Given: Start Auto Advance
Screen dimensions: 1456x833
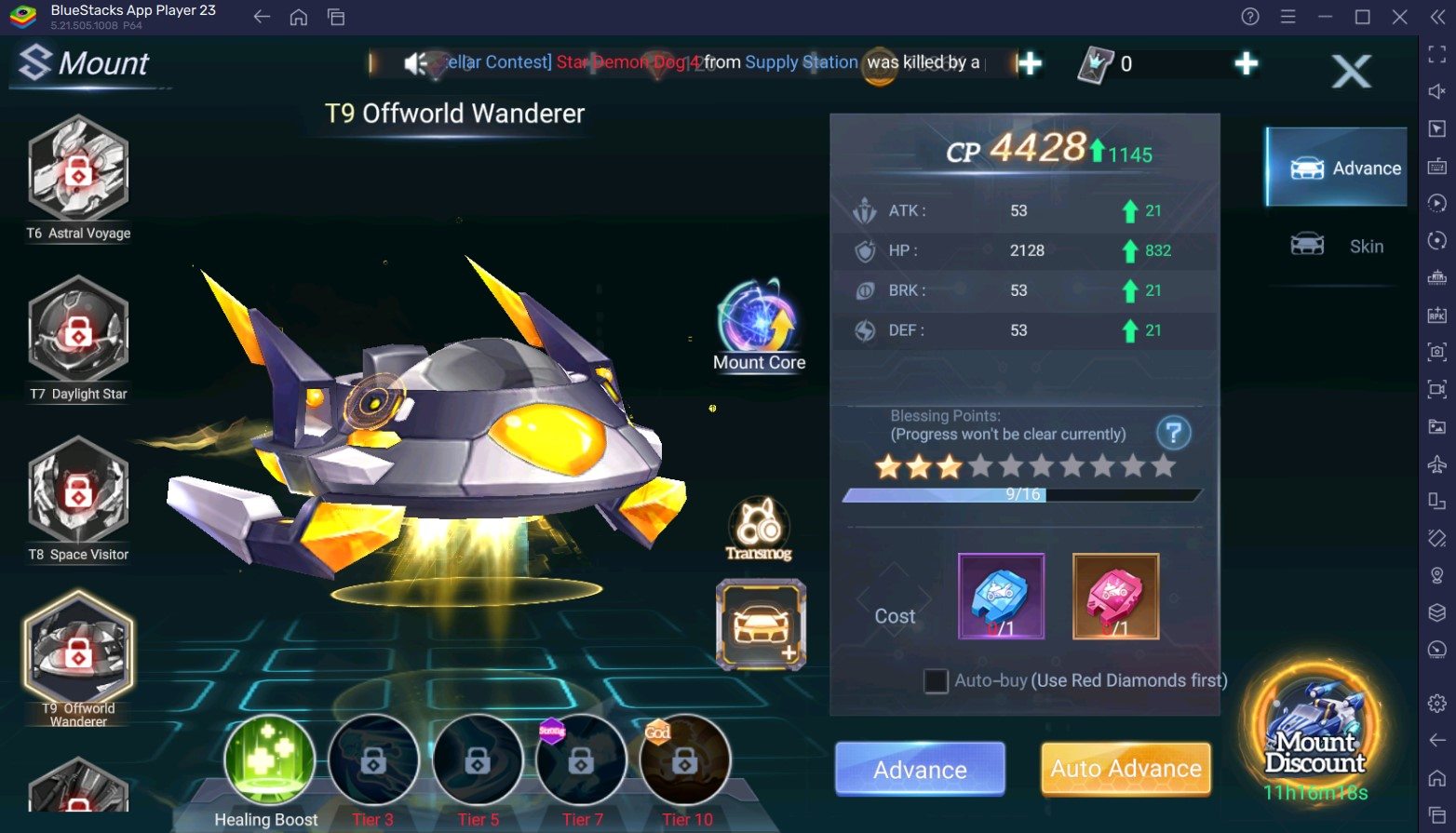Looking at the screenshot, I should [x=1126, y=769].
